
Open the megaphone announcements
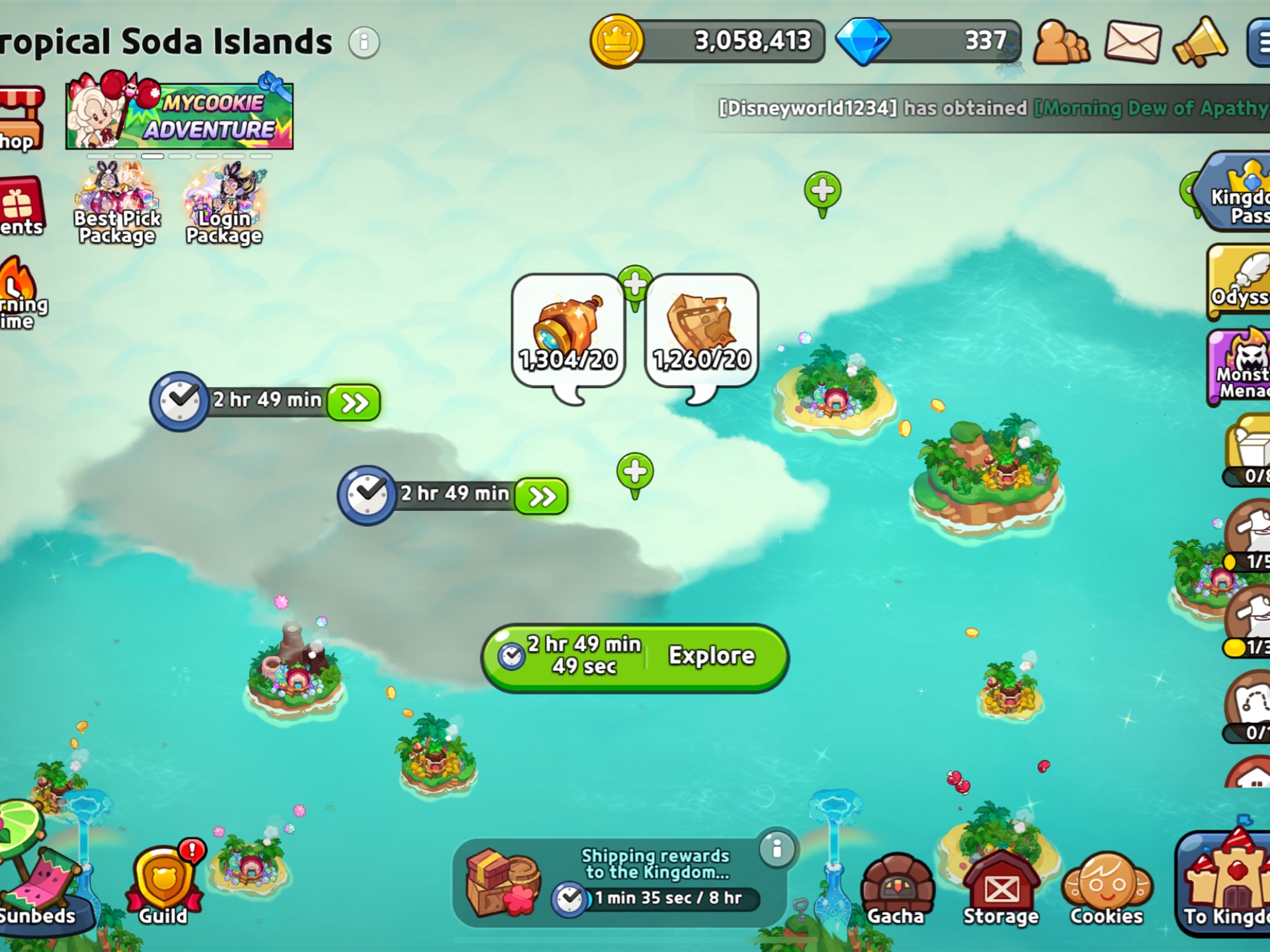pyautogui.click(x=1201, y=42)
